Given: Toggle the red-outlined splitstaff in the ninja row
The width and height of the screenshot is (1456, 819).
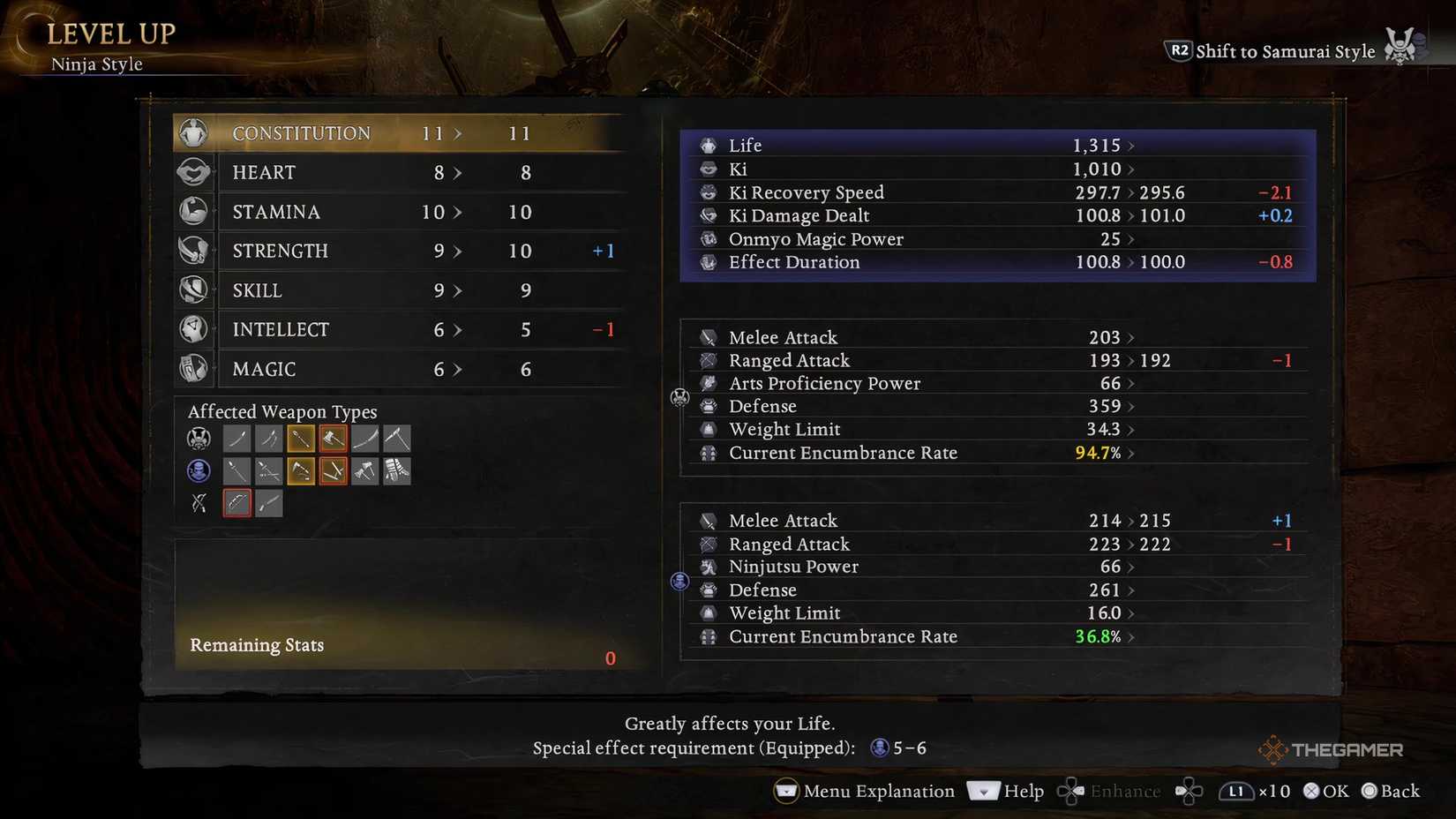Looking at the screenshot, I should pos(333,470).
